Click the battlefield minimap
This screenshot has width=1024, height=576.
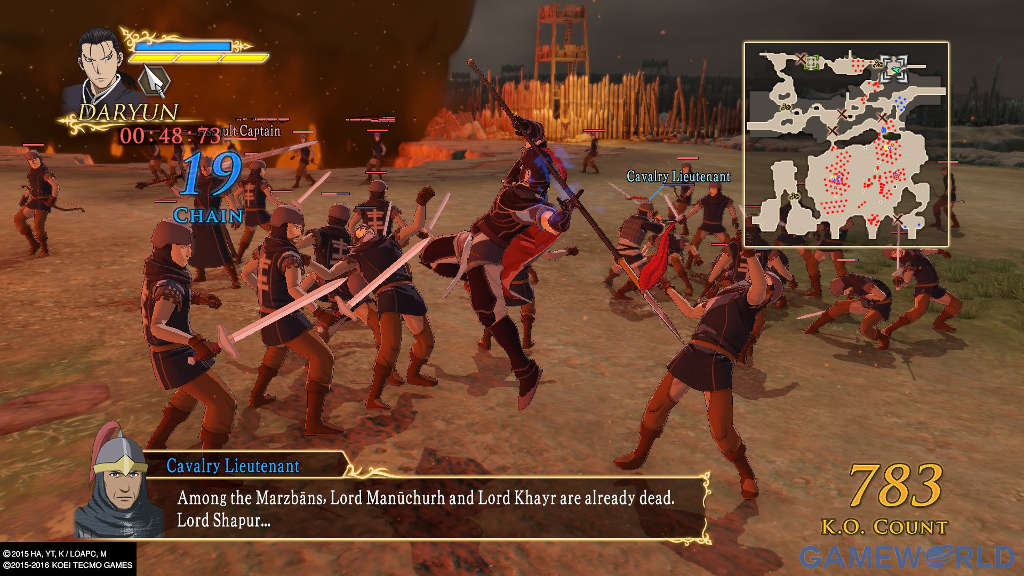[845, 143]
